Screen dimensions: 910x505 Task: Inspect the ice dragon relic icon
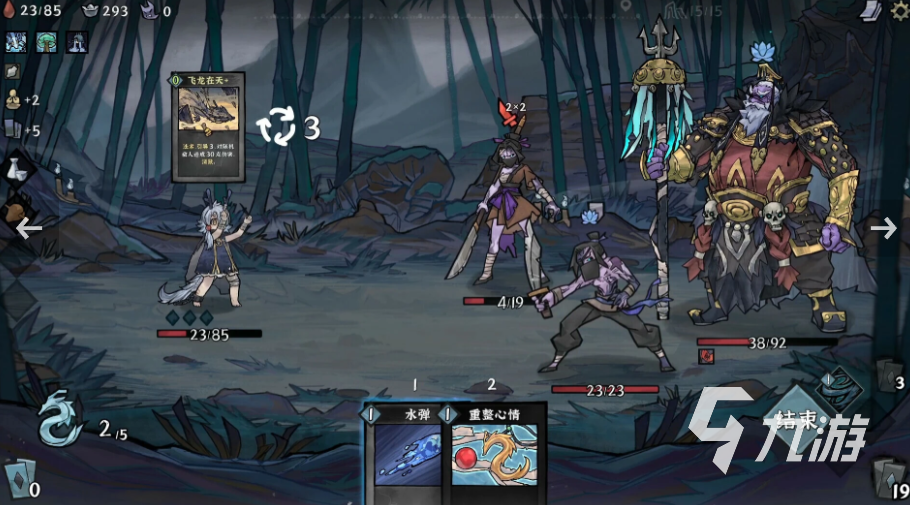[x=17, y=41]
